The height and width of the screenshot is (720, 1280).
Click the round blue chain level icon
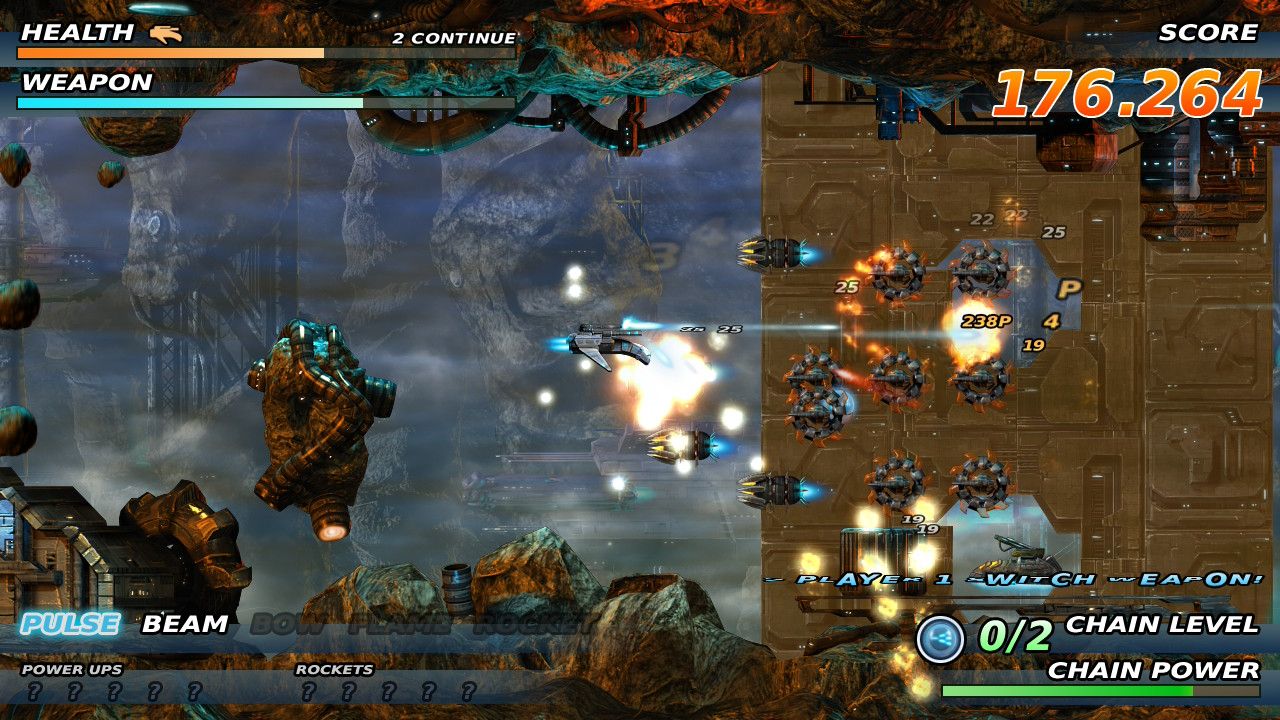coord(940,639)
